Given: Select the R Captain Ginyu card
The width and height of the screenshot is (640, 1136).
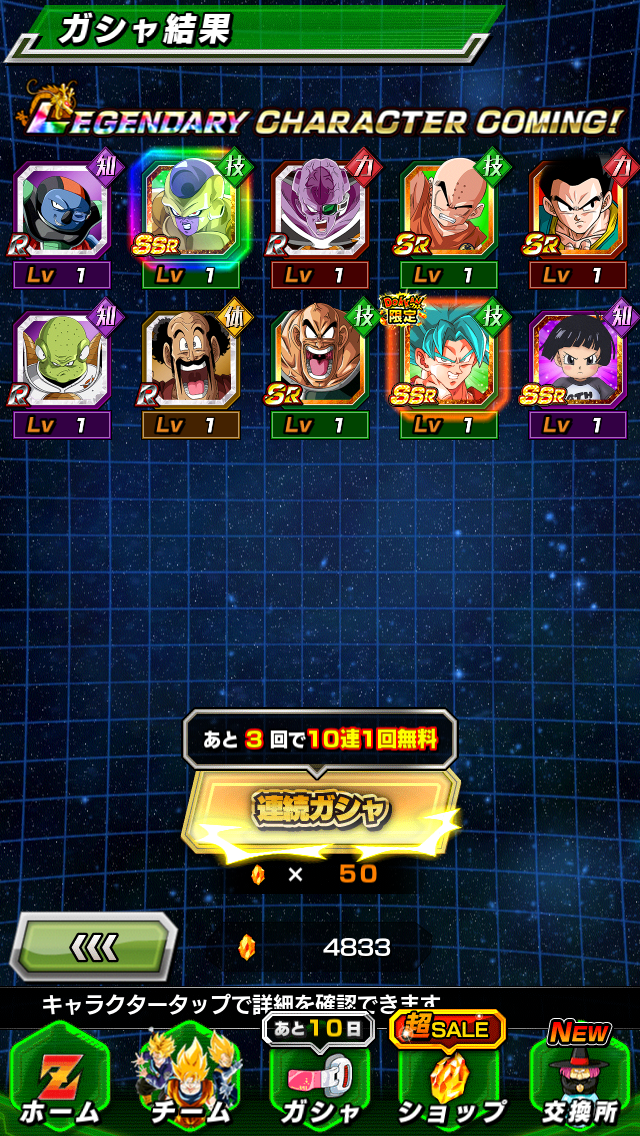Looking at the screenshot, I should tap(320, 212).
